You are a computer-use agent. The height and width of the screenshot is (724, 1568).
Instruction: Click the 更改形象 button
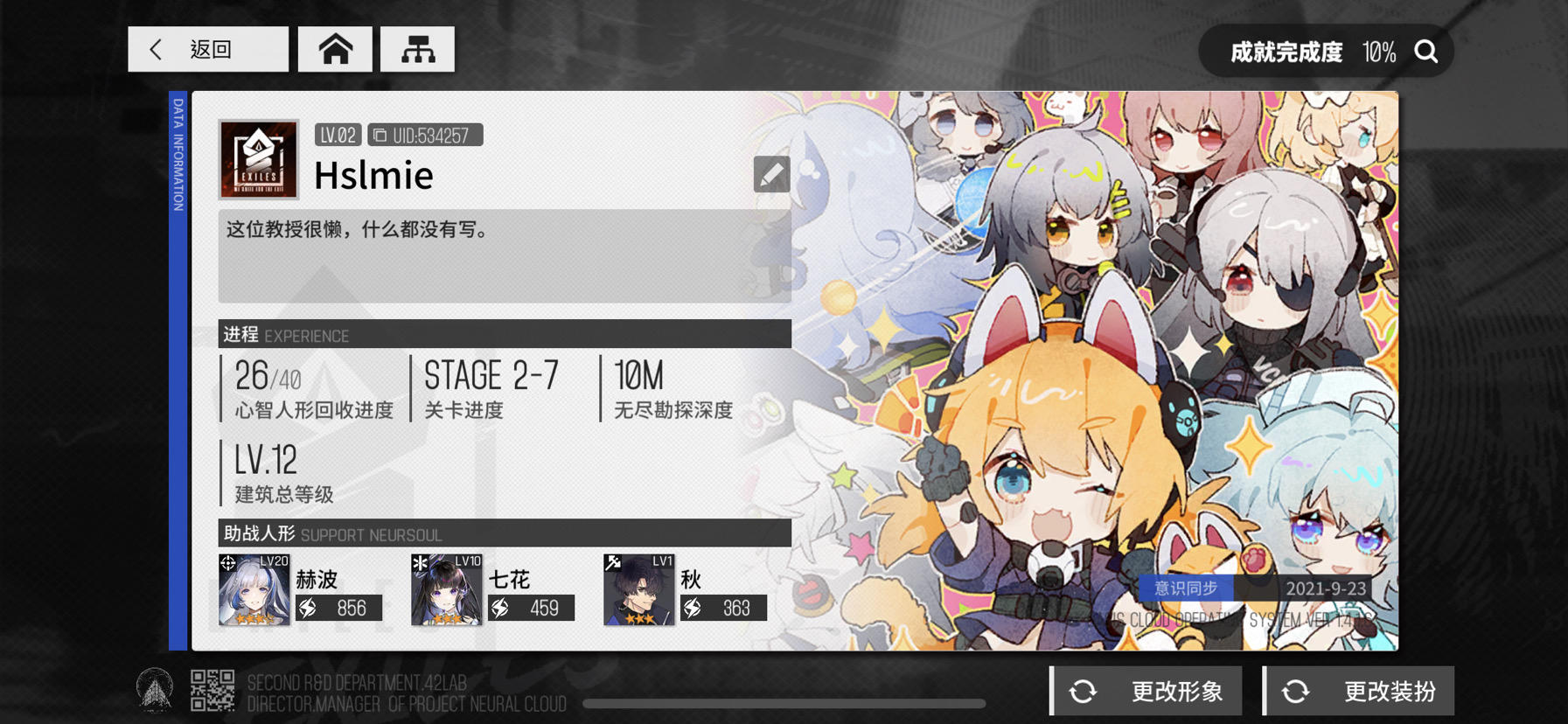pos(1146,690)
